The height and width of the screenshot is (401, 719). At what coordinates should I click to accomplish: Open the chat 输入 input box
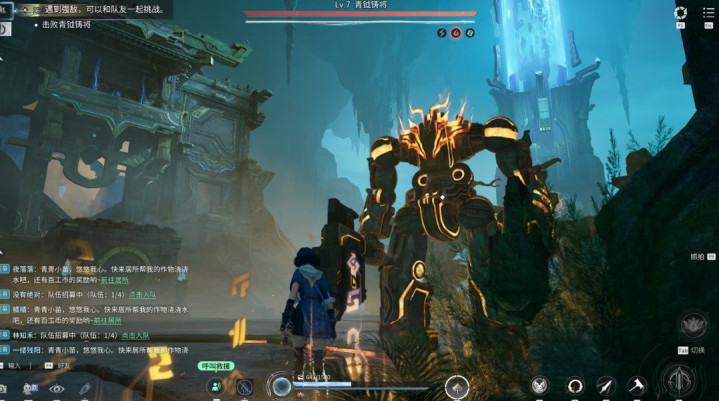pyautogui.click(x=14, y=366)
